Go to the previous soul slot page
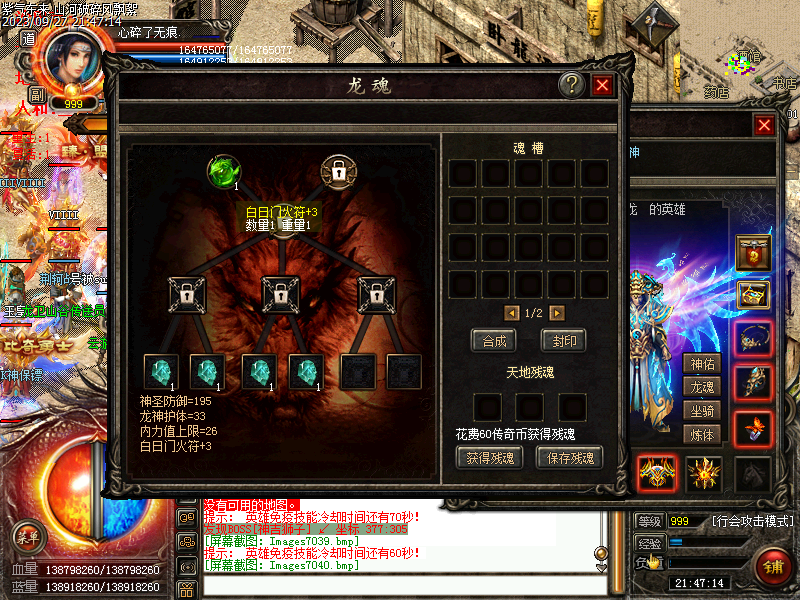The width and height of the screenshot is (800, 600). pyautogui.click(x=512, y=313)
